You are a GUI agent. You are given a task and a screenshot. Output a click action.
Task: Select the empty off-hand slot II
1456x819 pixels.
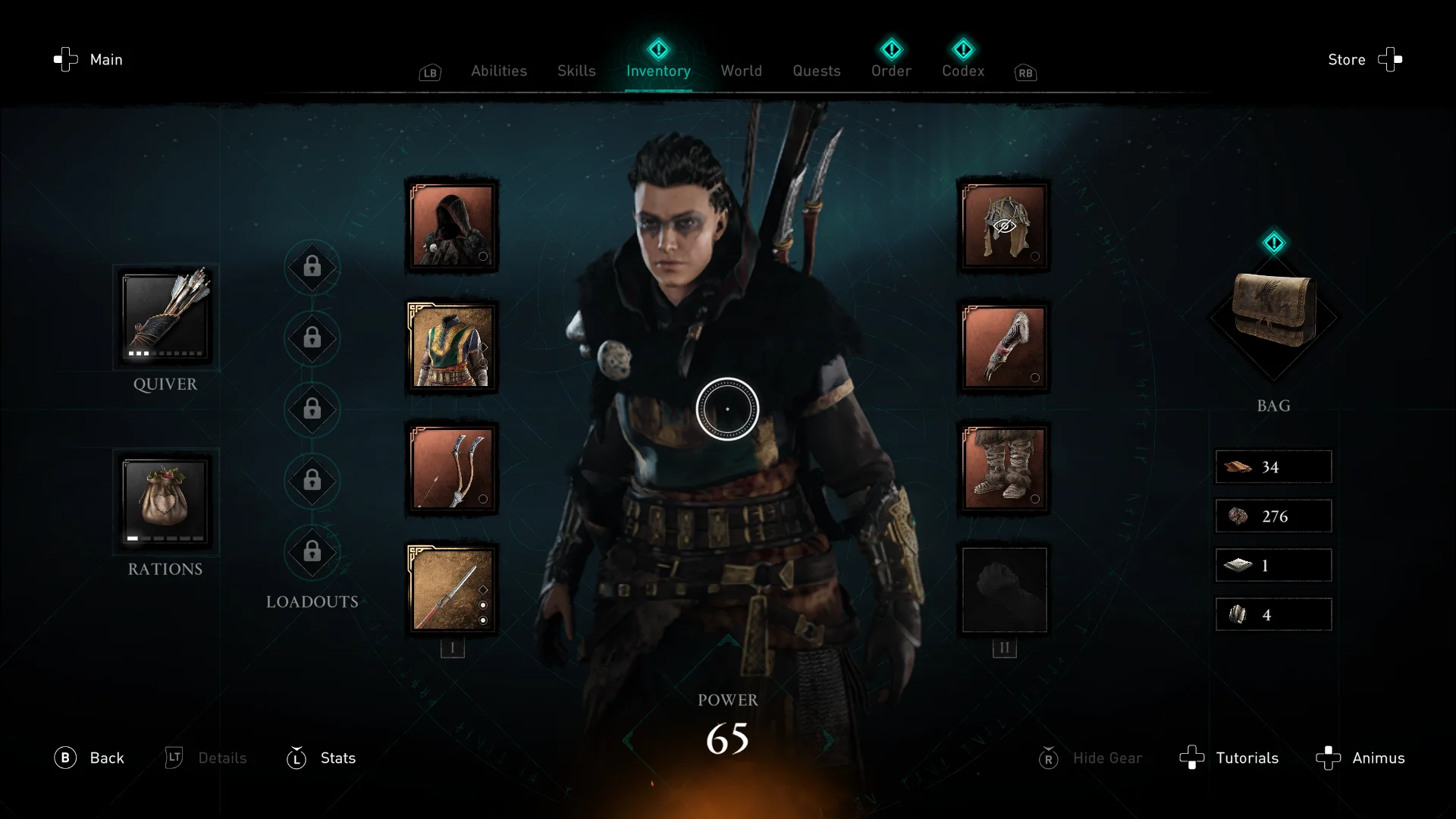pyautogui.click(x=1004, y=589)
